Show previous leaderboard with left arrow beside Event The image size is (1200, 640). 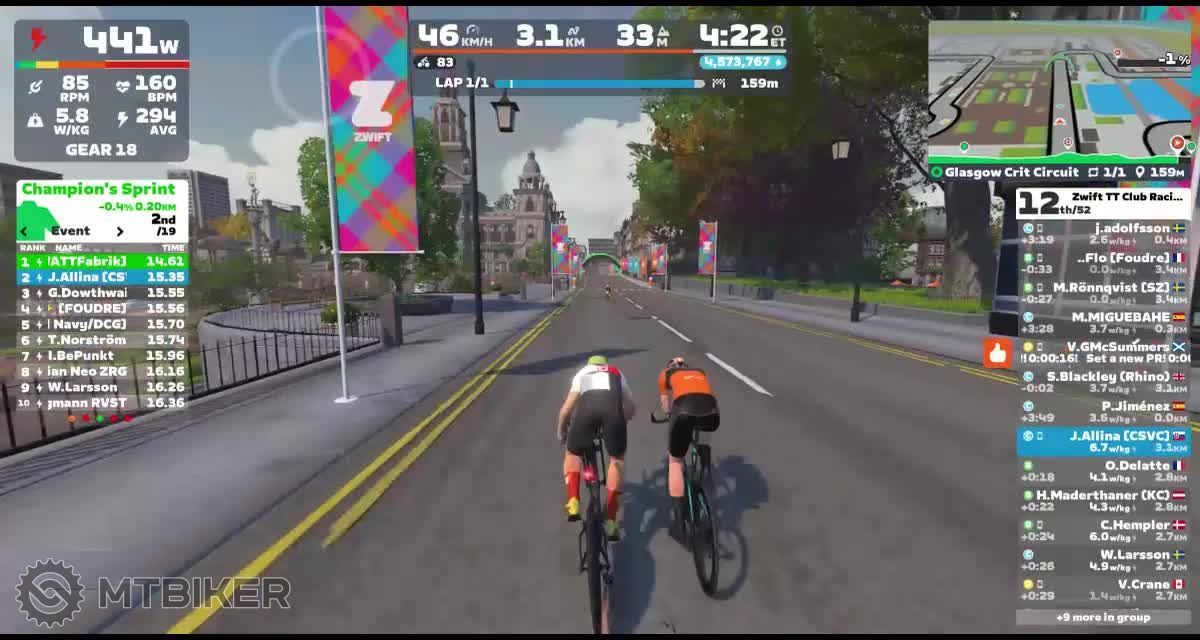point(25,231)
